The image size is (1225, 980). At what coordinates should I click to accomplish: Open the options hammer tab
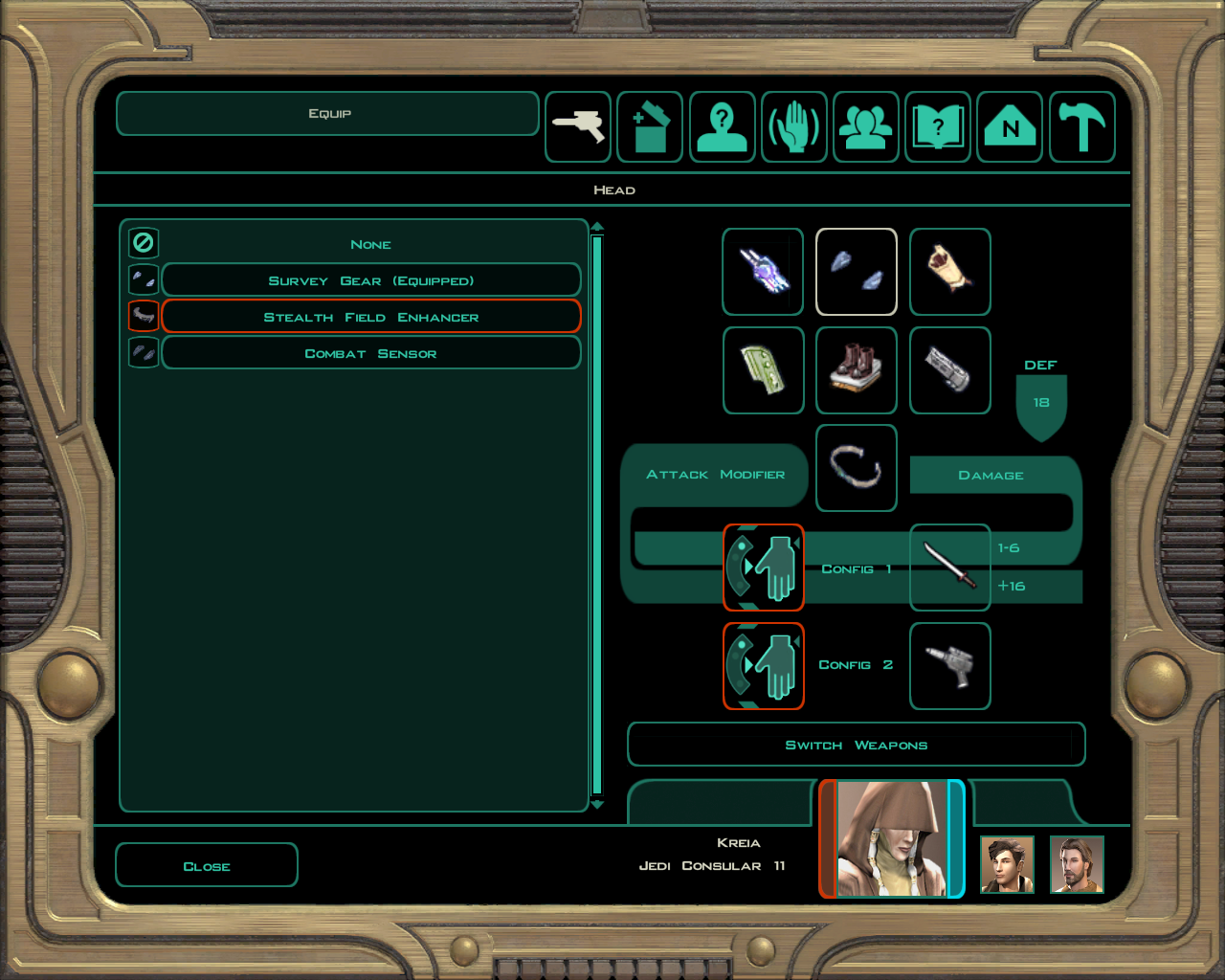(x=1082, y=127)
